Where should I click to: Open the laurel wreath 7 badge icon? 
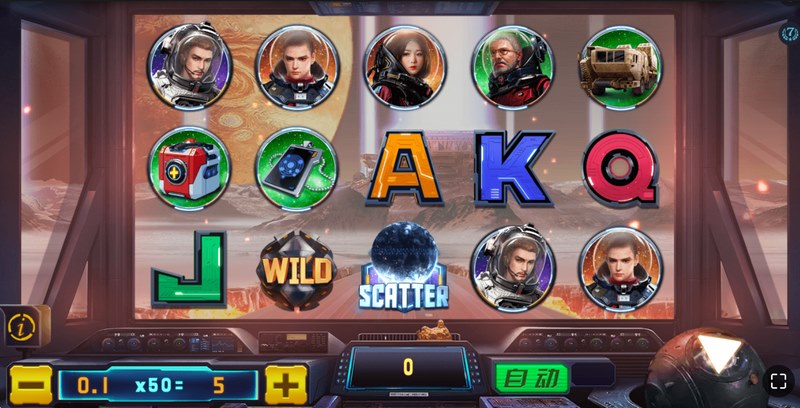click(x=788, y=33)
